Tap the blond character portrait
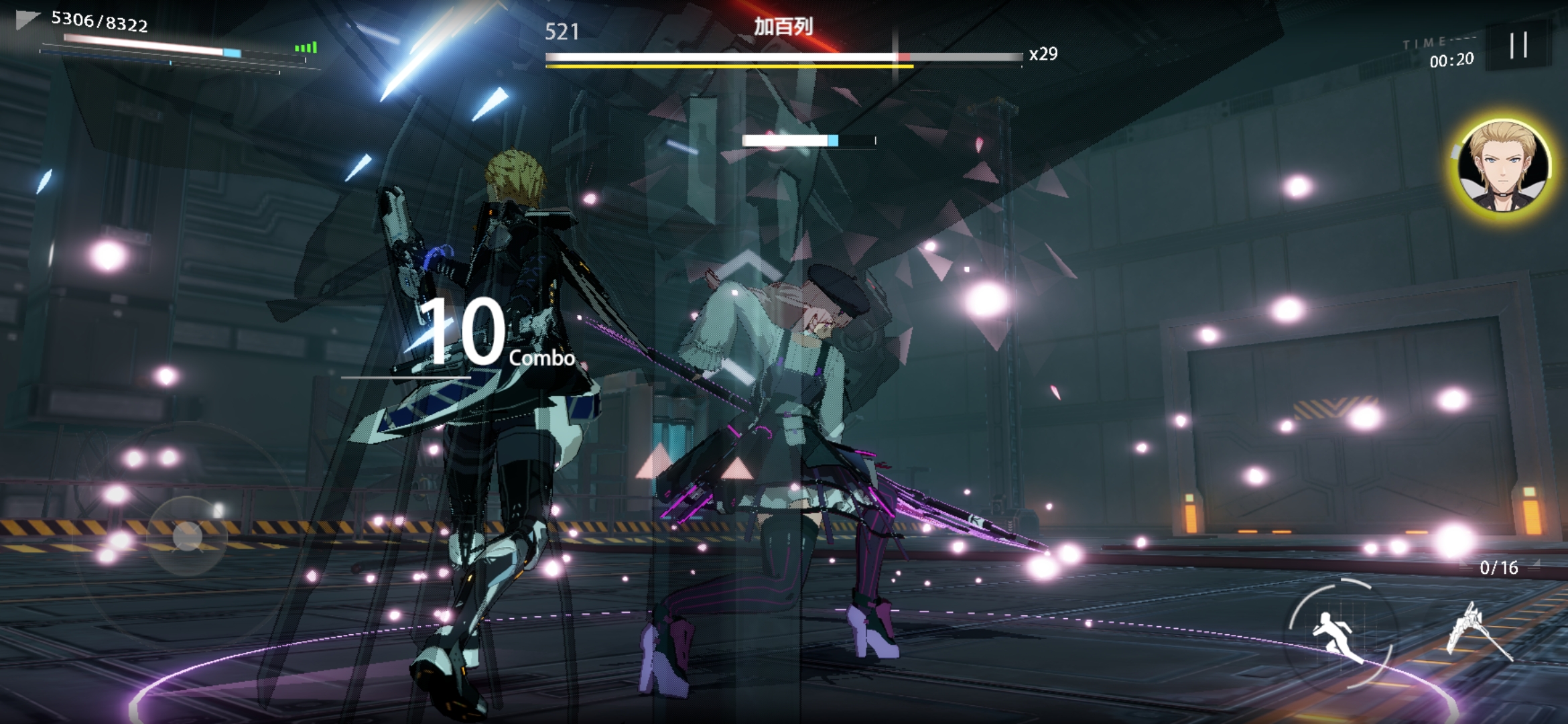 click(1503, 166)
